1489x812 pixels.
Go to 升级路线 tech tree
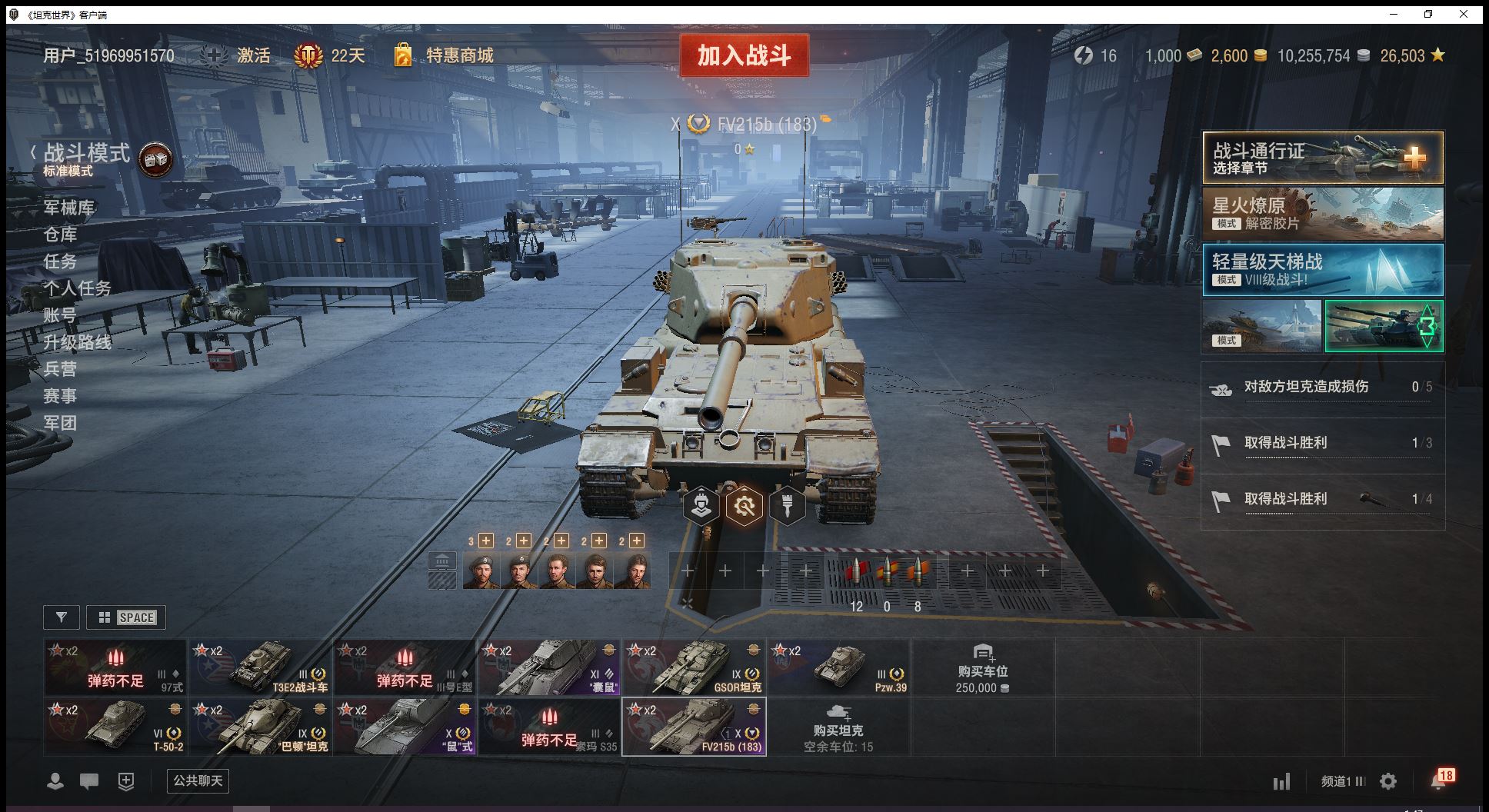(x=77, y=342)
